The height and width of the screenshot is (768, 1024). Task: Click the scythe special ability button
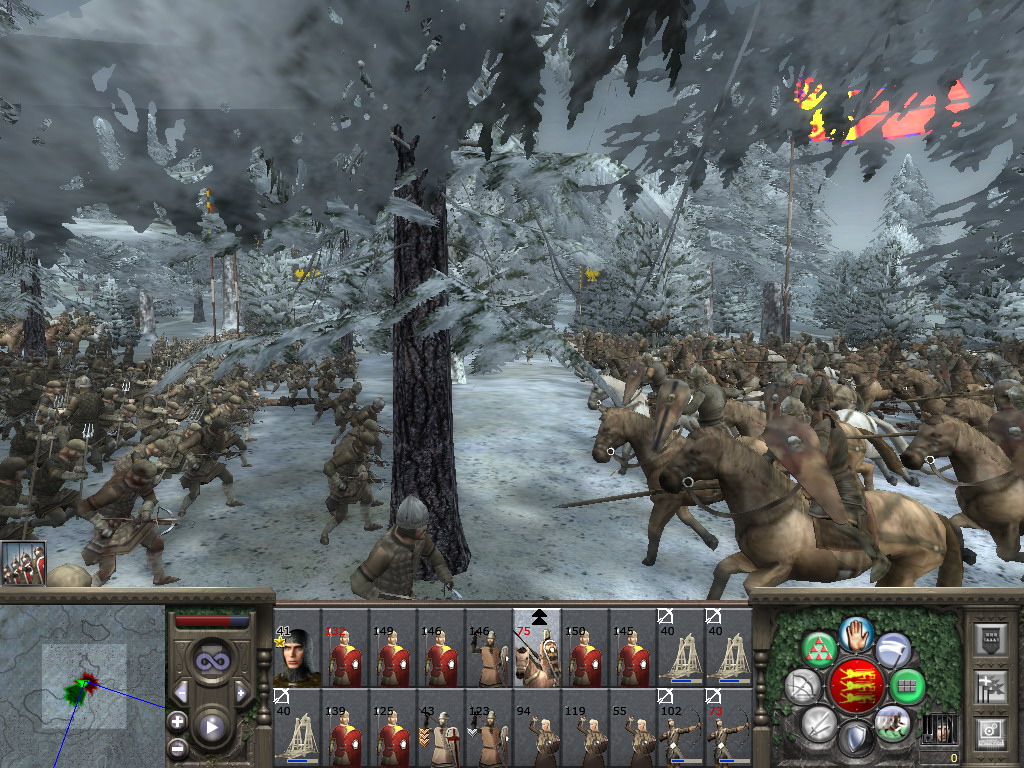click(892, 649)
